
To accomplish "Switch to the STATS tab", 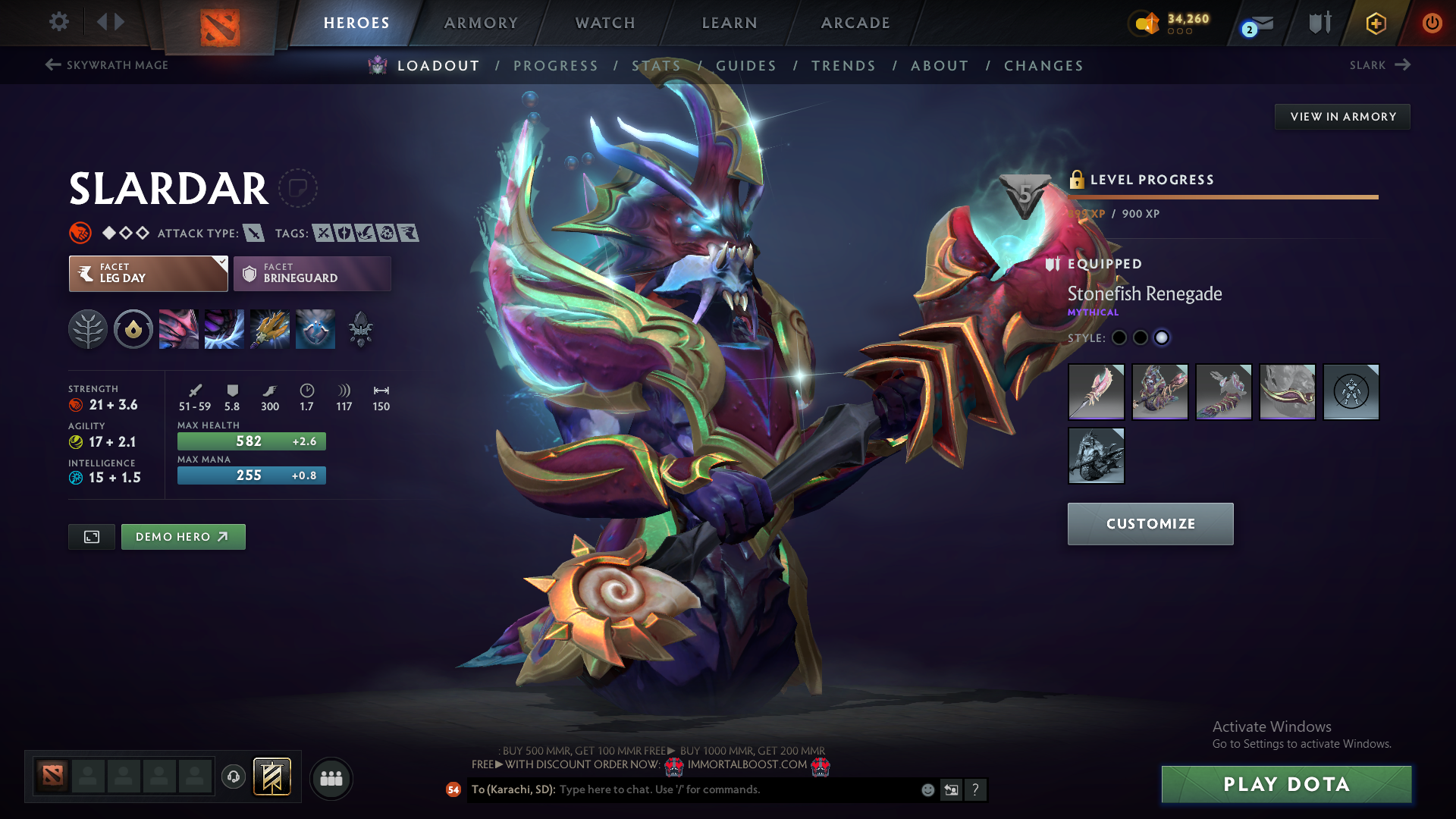I will (x=657, y=65).
